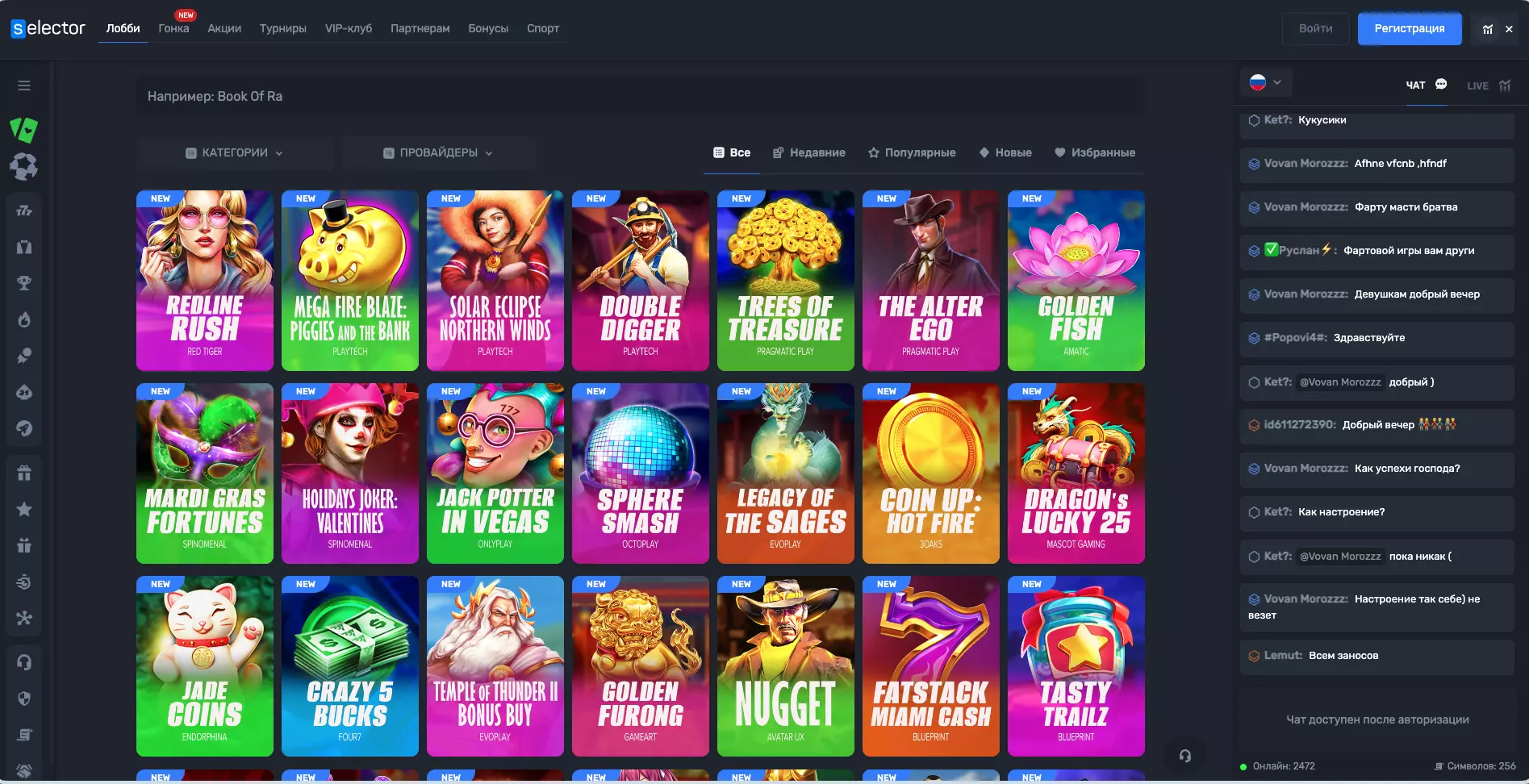Expand the Категории dropdown

[x=235, y=152]
